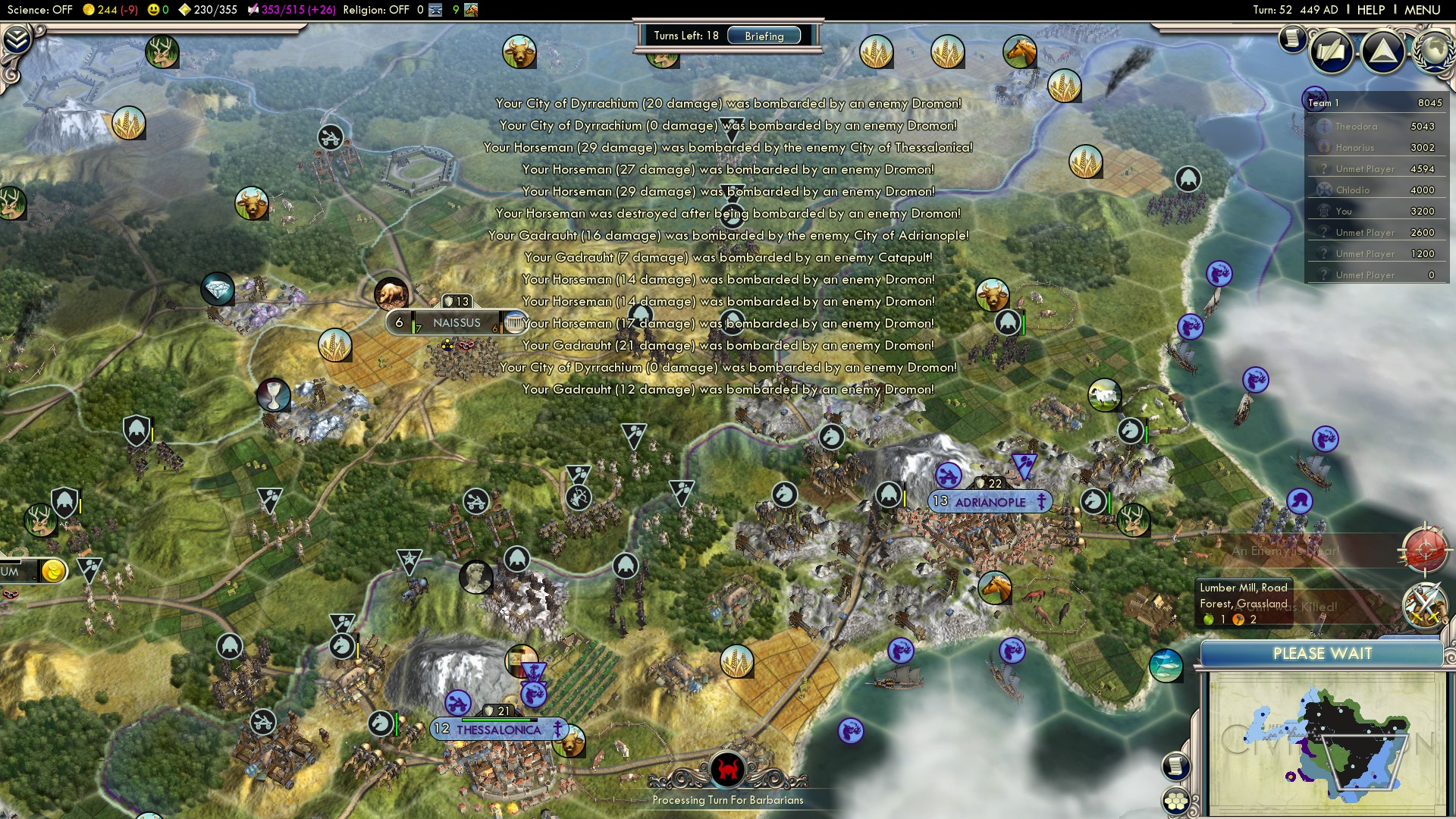Screen dimensions: 1456x819
Task: Open the white triangle social policies button
Action: (x=1383, y=52)
